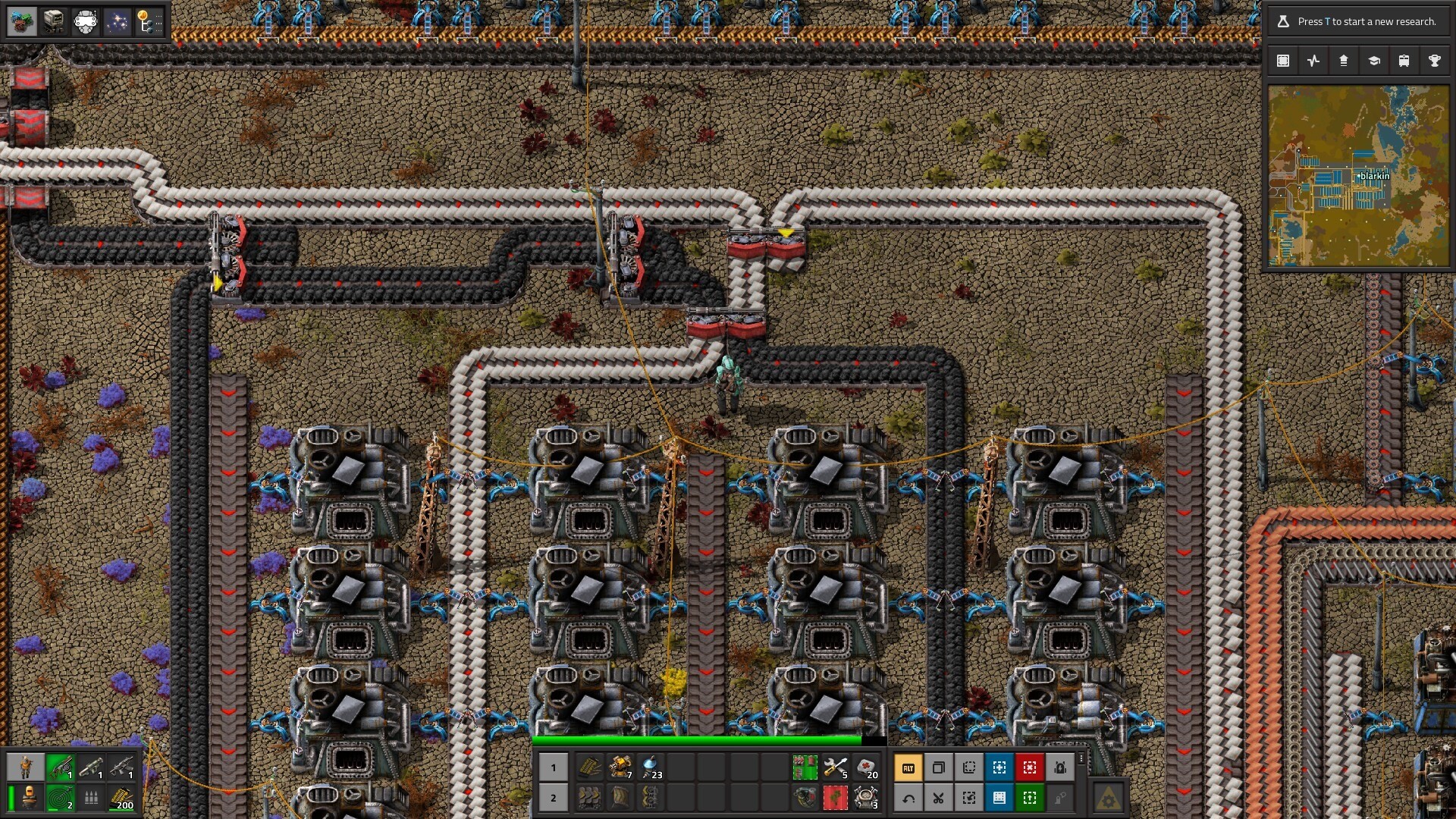The width and height of the screenshot is (1456, 819).
Task: Open the bonuses graduation cap button
Action: 1374,61
